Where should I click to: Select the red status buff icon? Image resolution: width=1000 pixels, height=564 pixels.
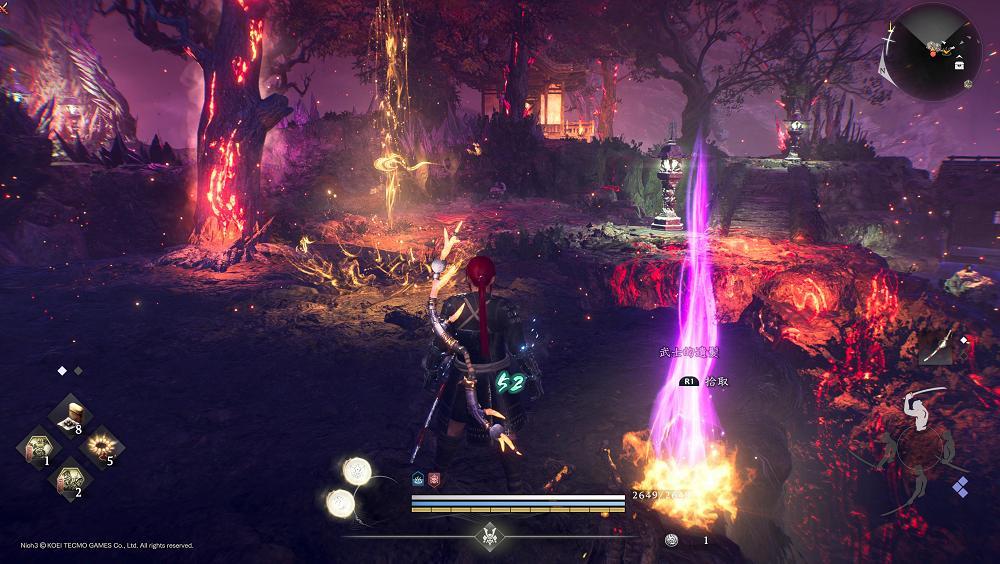click(x=433, y=479)
